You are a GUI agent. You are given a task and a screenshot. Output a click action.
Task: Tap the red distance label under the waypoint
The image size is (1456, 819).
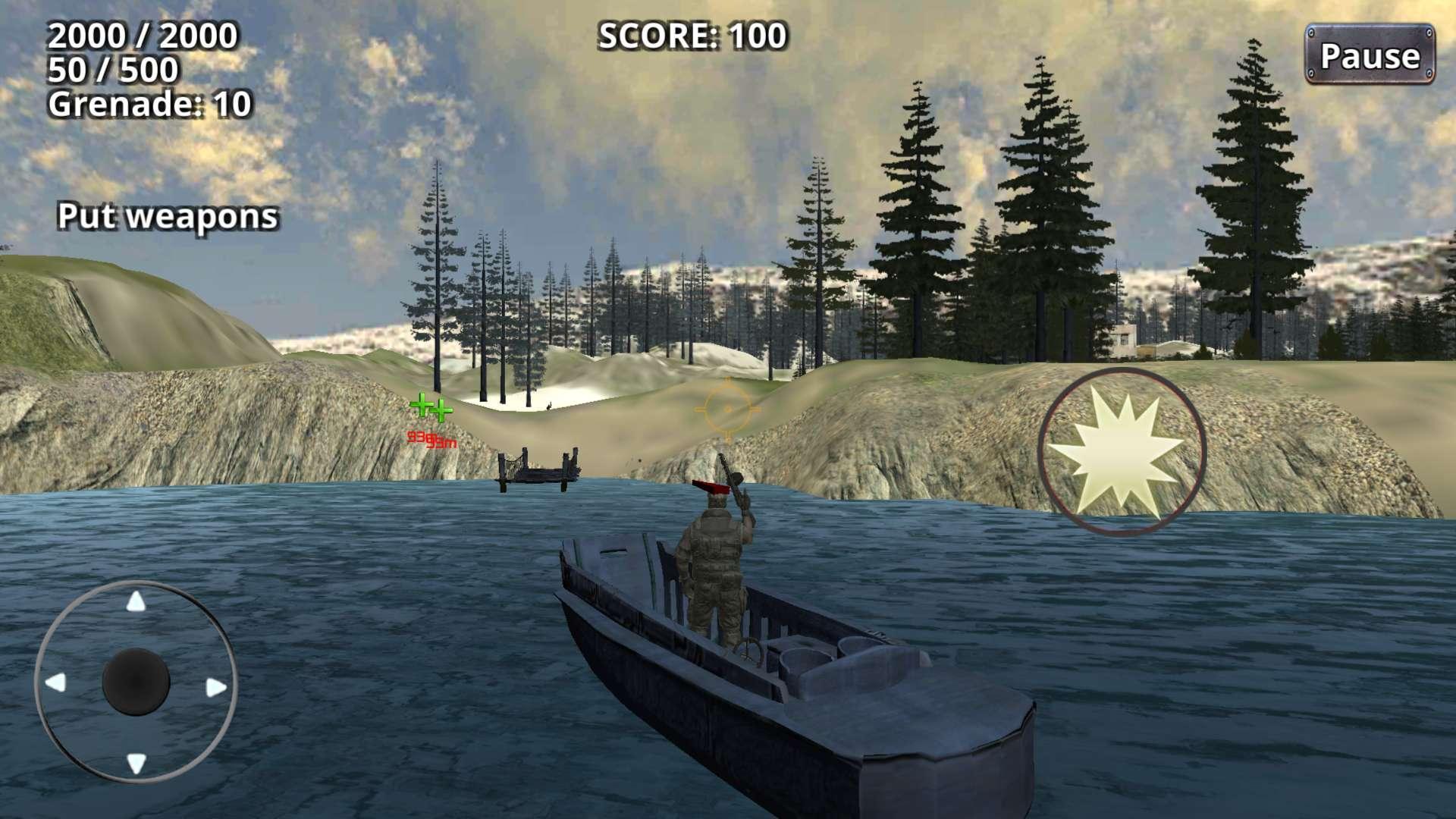(428, 440)
